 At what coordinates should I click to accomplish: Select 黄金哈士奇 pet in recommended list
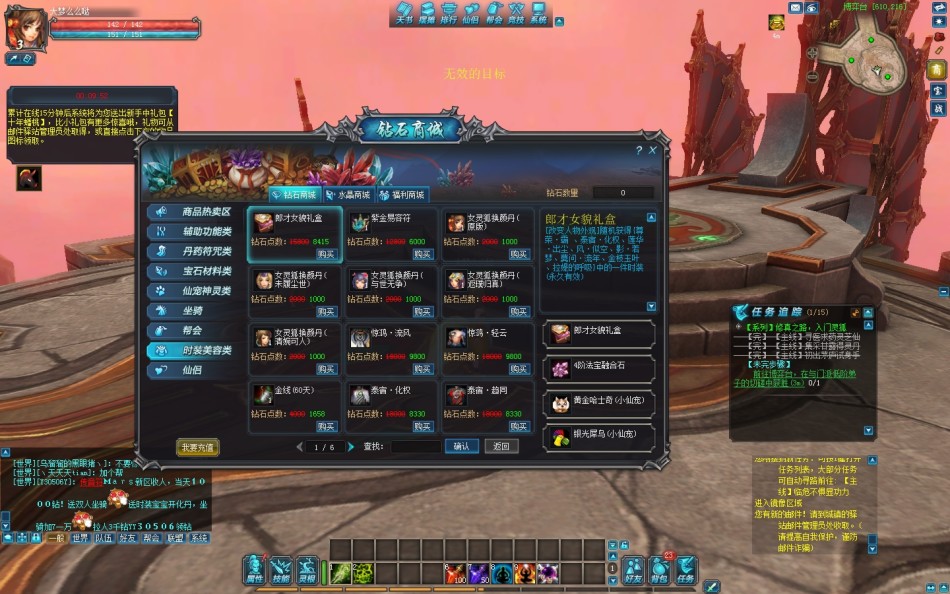[x=600, y=402]
